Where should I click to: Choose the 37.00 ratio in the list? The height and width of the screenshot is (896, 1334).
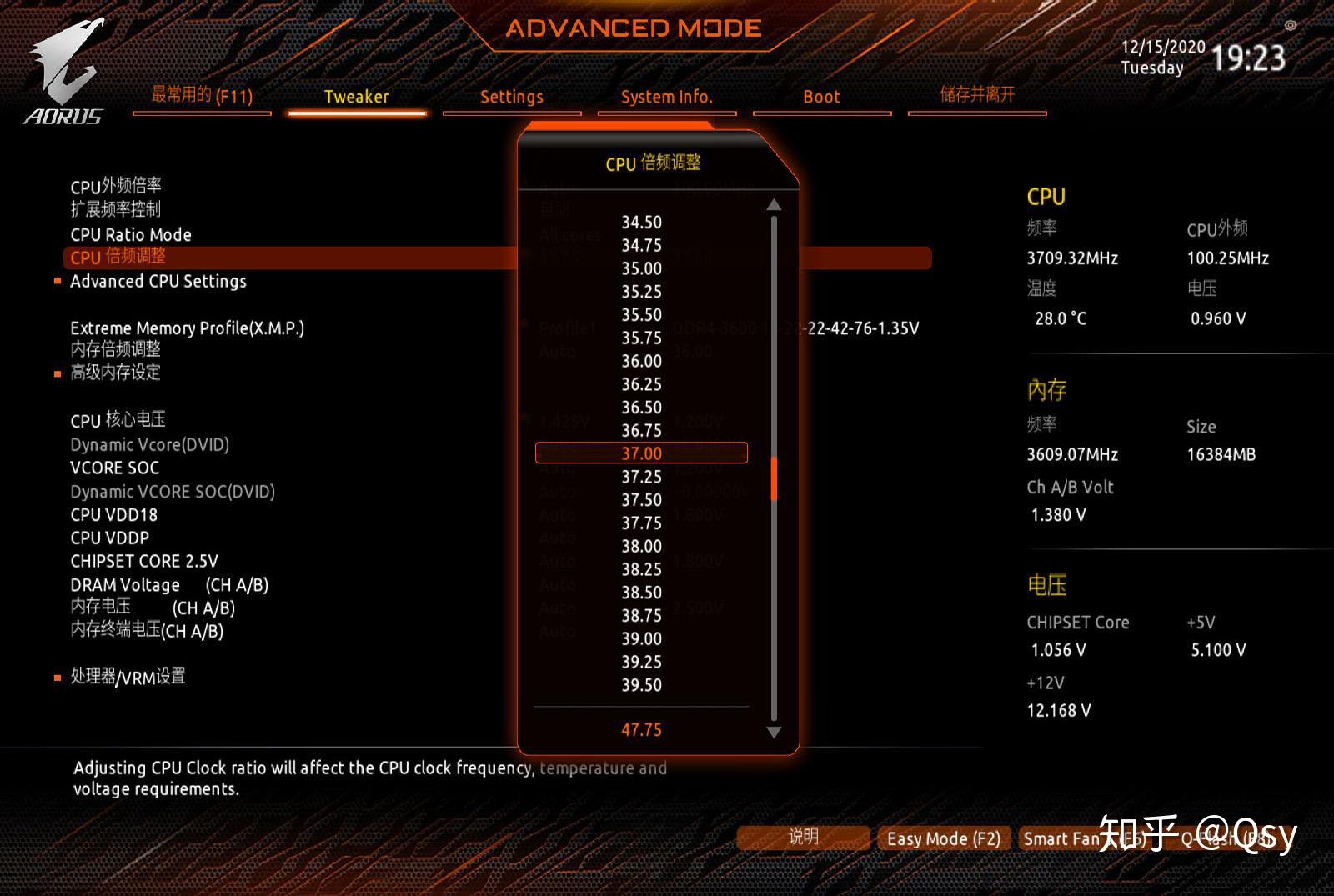tap(641, 453)
